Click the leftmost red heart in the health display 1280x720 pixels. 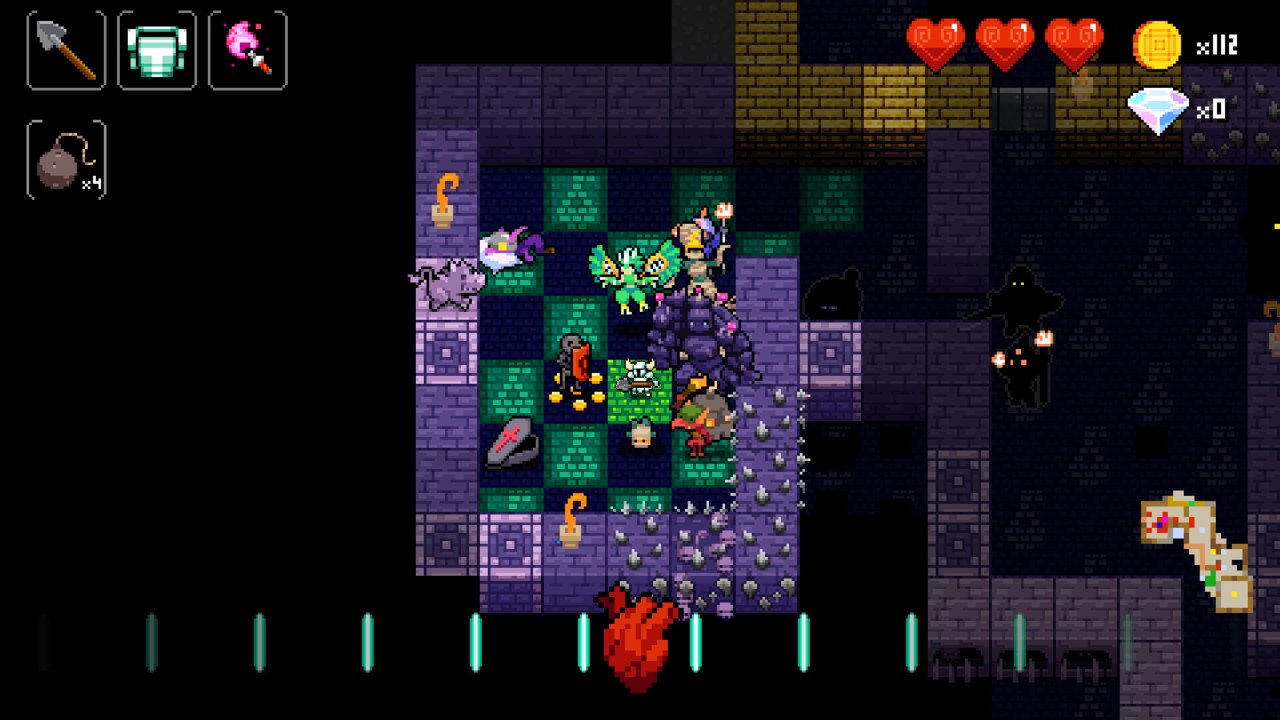[x=937, y=42]
